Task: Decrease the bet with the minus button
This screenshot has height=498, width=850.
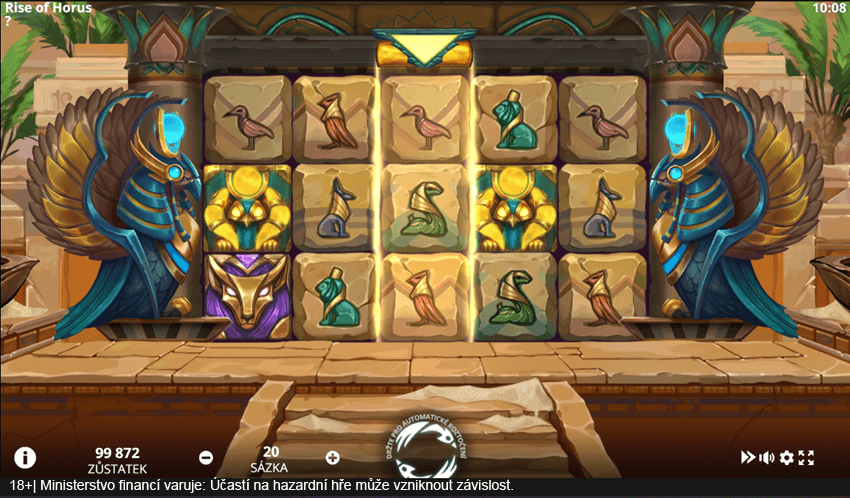Action: point(206,457)
